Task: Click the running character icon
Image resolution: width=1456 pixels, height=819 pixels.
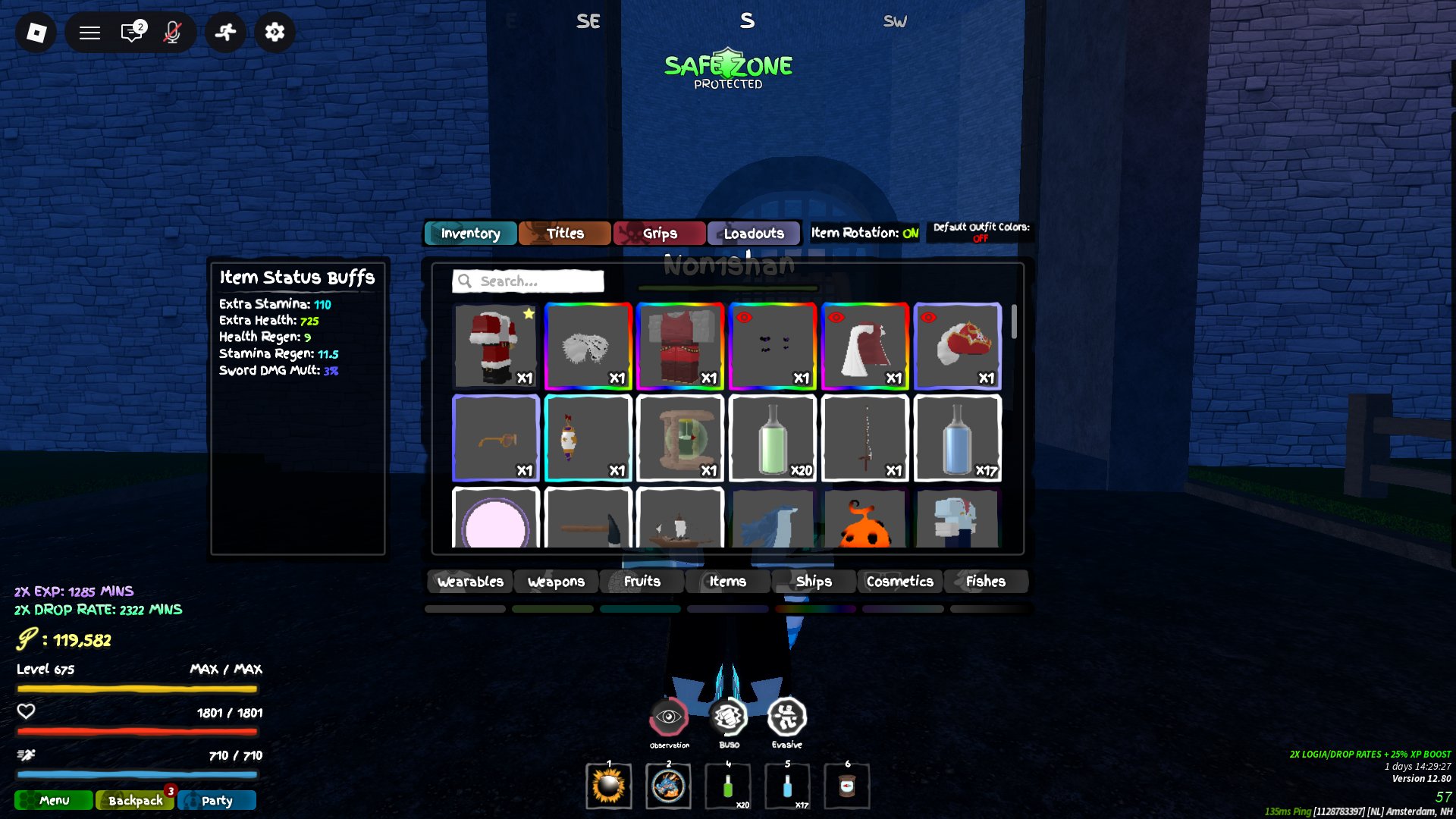Action: click(x=224, y=32)
